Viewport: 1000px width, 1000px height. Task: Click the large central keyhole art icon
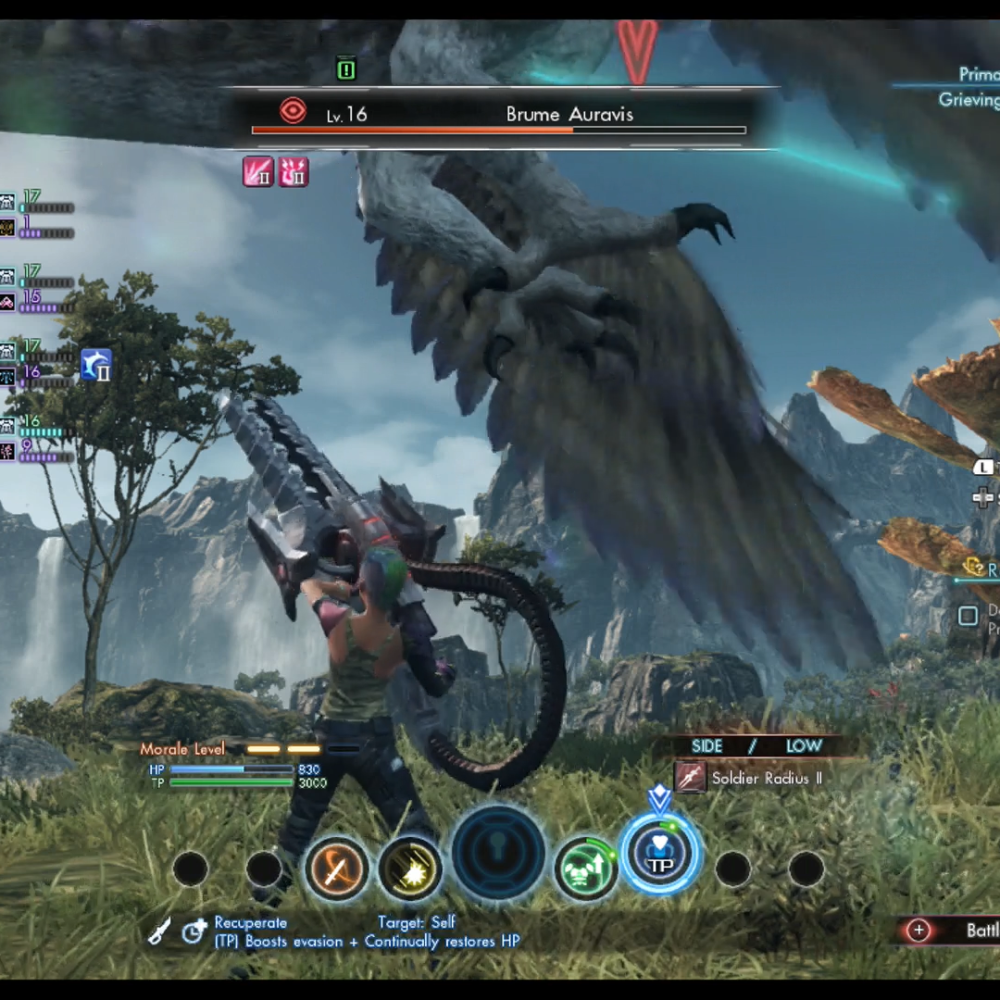click(498, 853)
